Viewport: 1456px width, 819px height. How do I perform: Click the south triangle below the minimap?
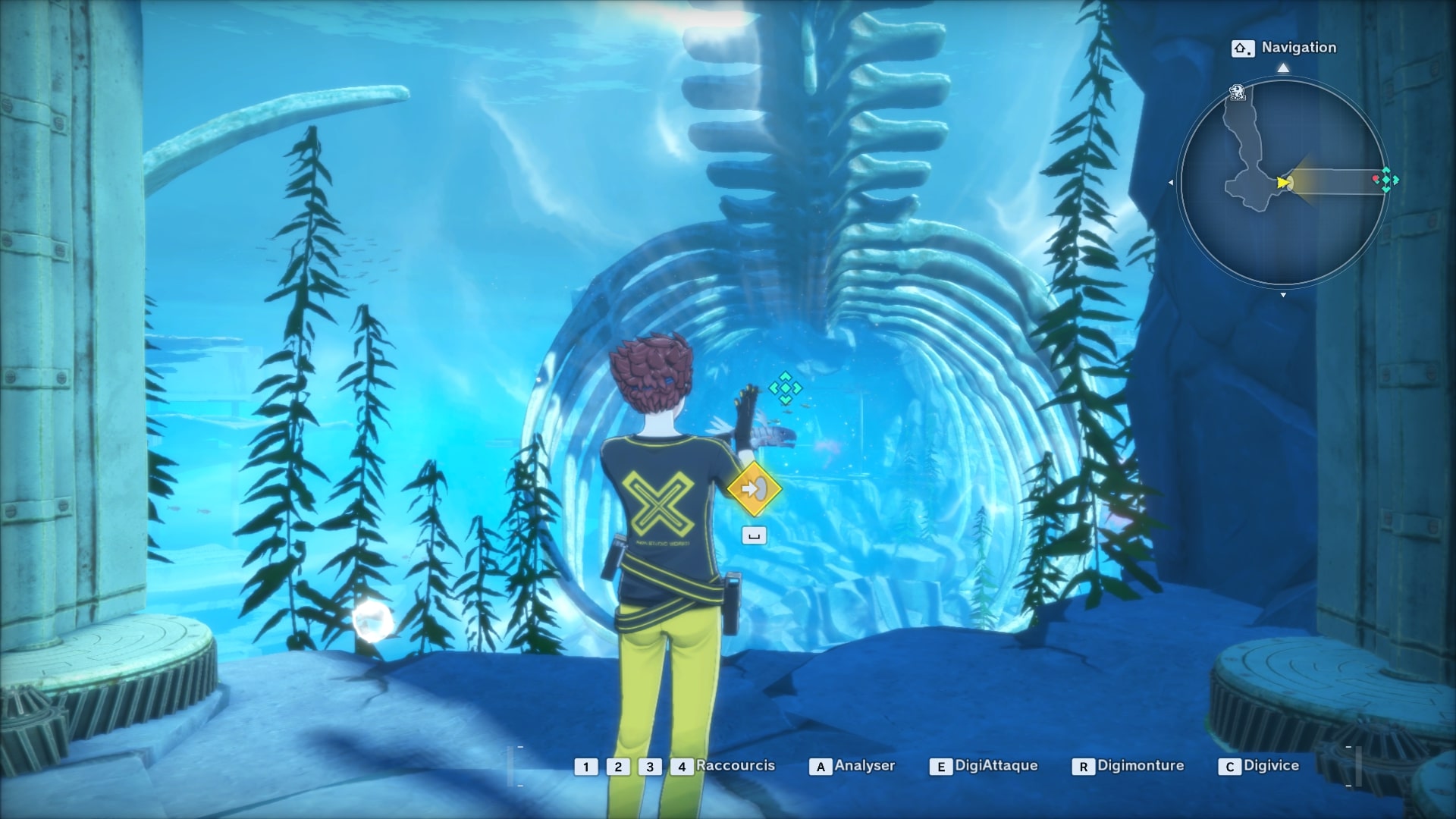point(1283,294)
